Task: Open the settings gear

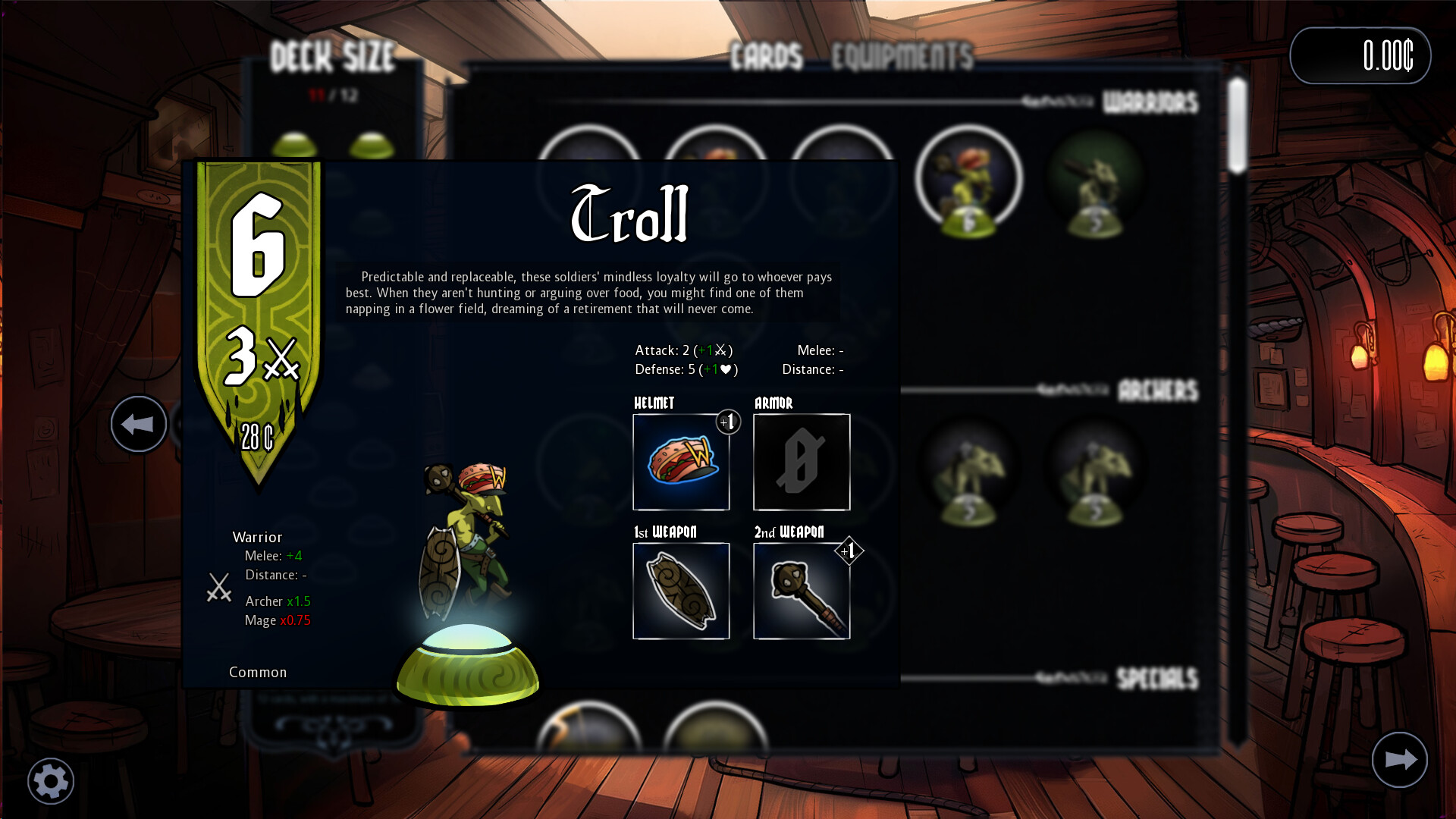Action: pyautogui.click(x=50, y=780)
